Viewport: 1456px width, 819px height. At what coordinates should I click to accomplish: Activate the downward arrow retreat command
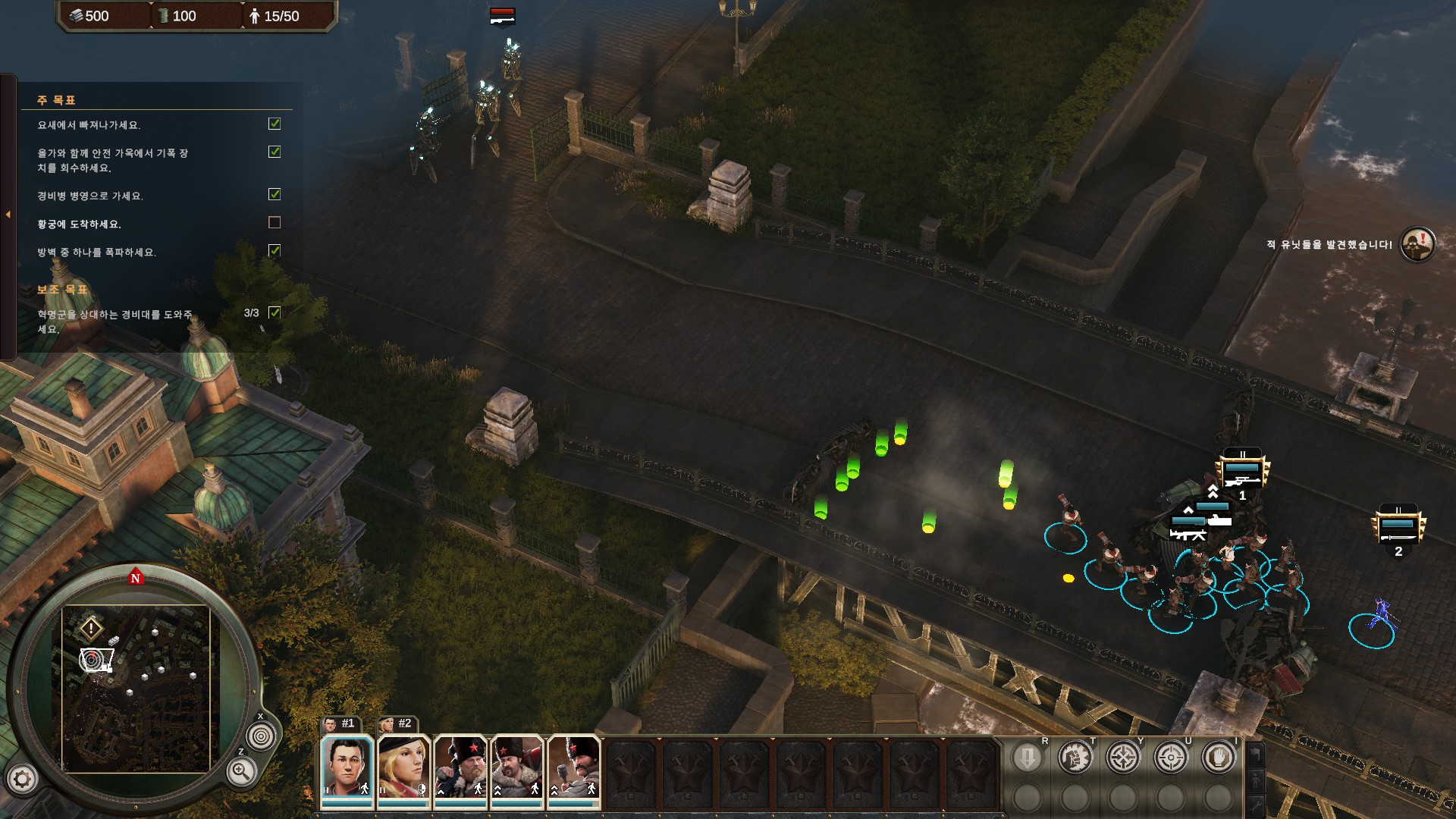tap(1027, 757)
